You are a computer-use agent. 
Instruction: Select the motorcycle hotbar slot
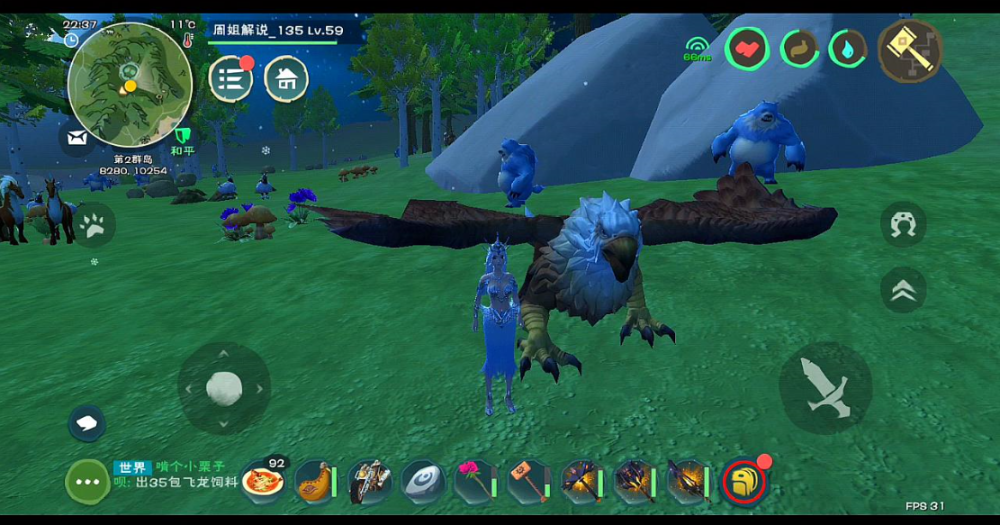(368, 482)
